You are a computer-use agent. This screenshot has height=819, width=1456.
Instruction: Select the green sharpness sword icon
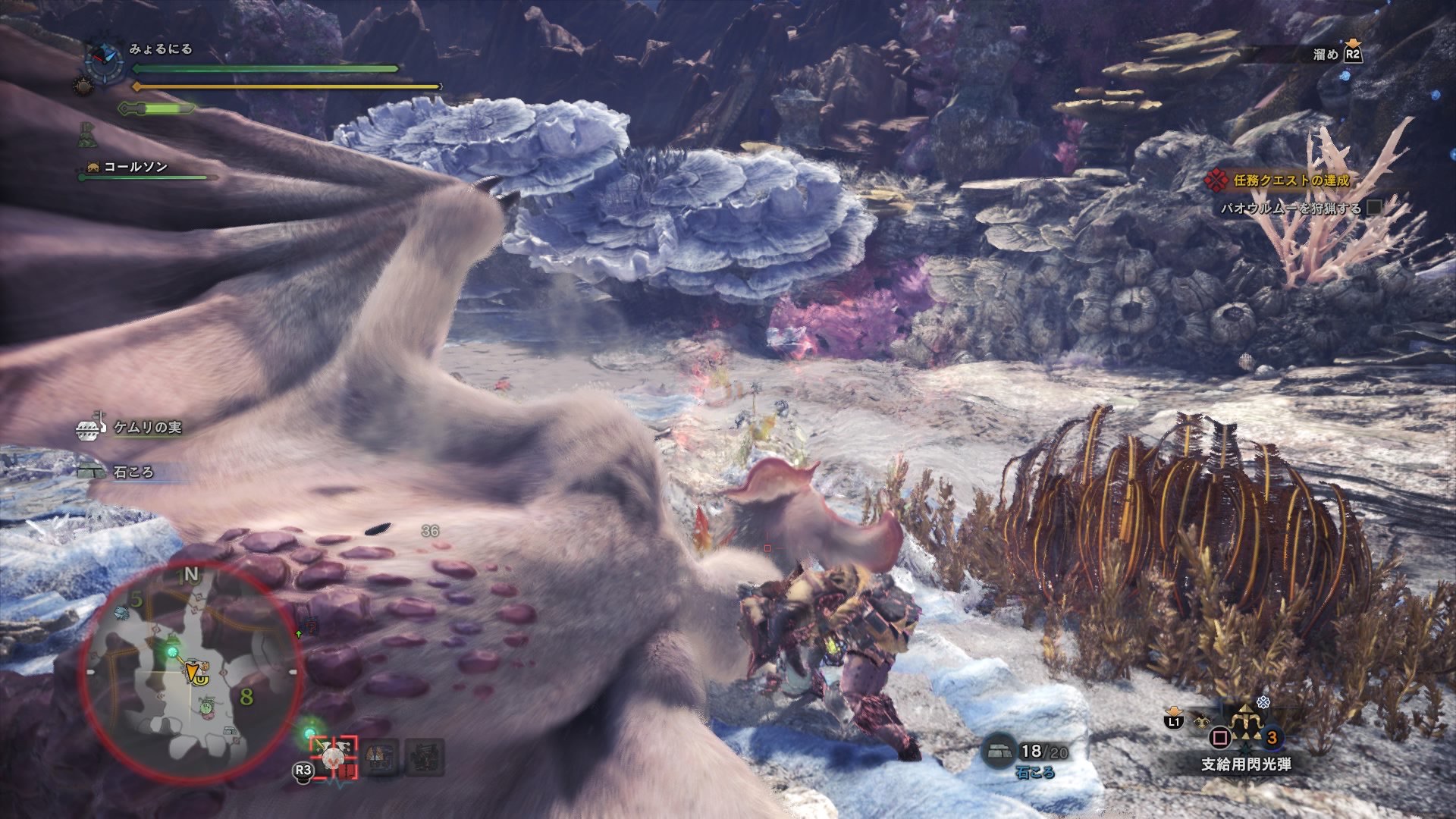[155, 108]
